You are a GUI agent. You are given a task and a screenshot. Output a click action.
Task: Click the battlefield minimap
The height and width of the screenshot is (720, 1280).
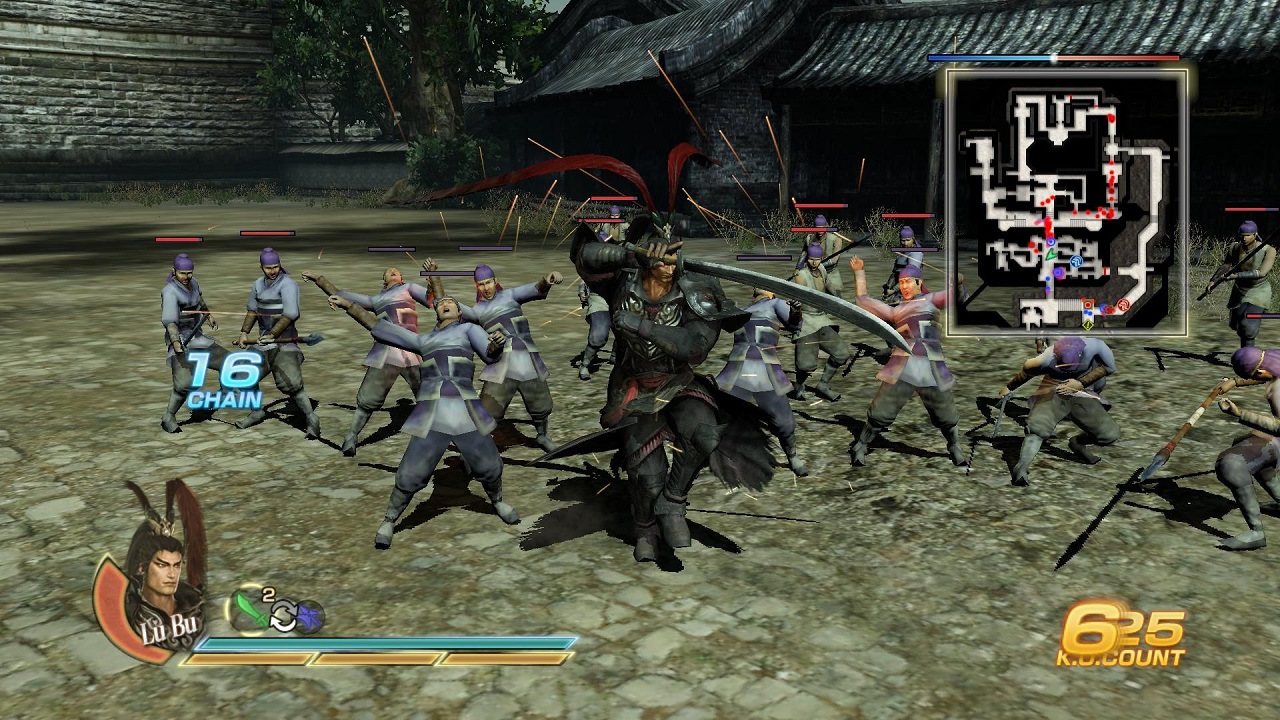[x=1067, y=202]
